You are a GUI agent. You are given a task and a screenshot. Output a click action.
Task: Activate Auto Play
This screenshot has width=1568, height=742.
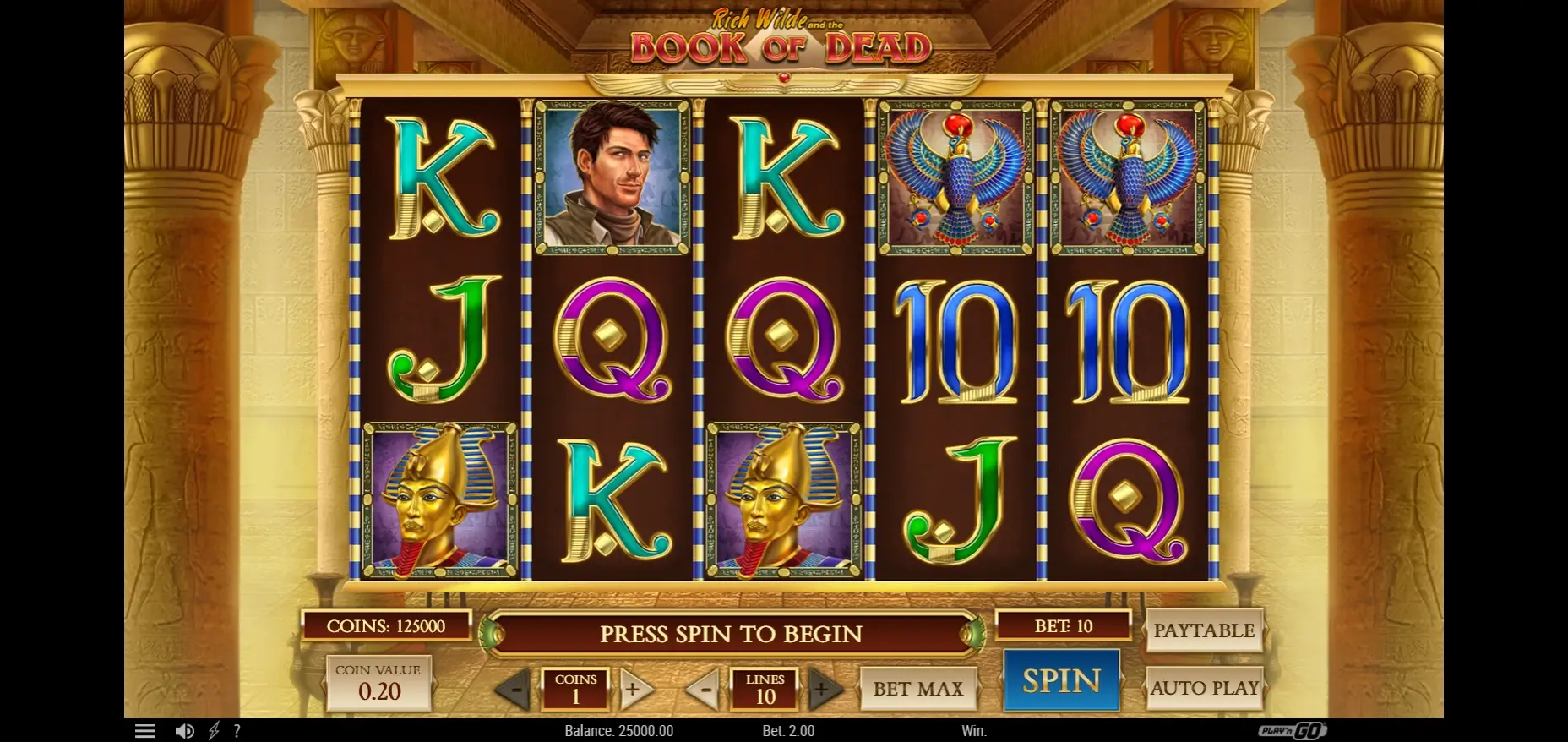1204,688
